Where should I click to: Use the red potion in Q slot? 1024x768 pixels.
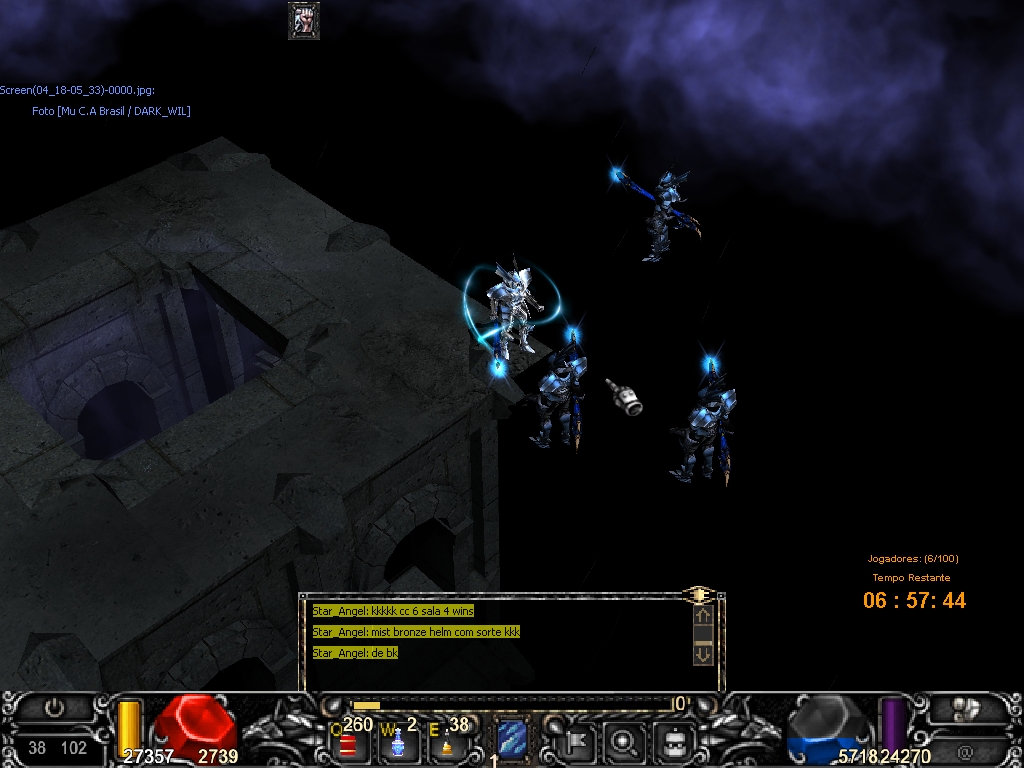[348, 744]
